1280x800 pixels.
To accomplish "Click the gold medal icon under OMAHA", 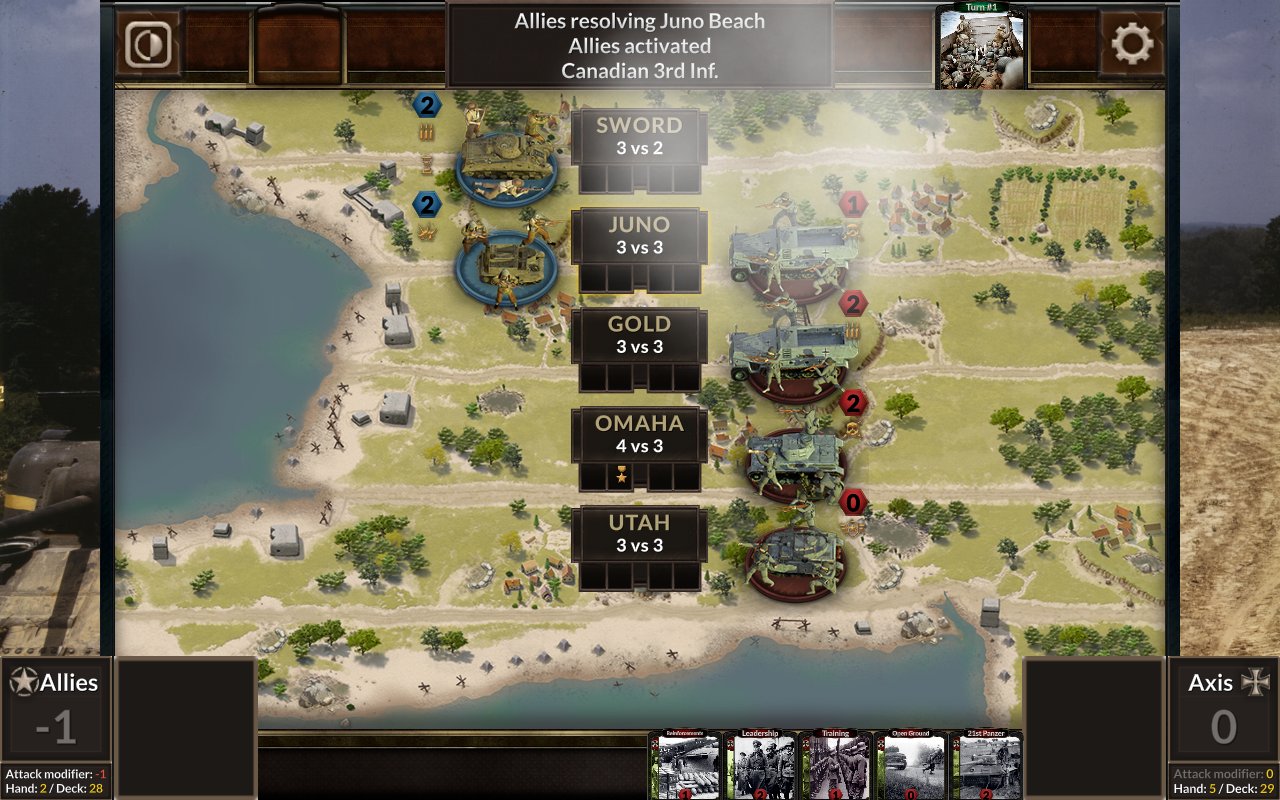I will 620,478.
